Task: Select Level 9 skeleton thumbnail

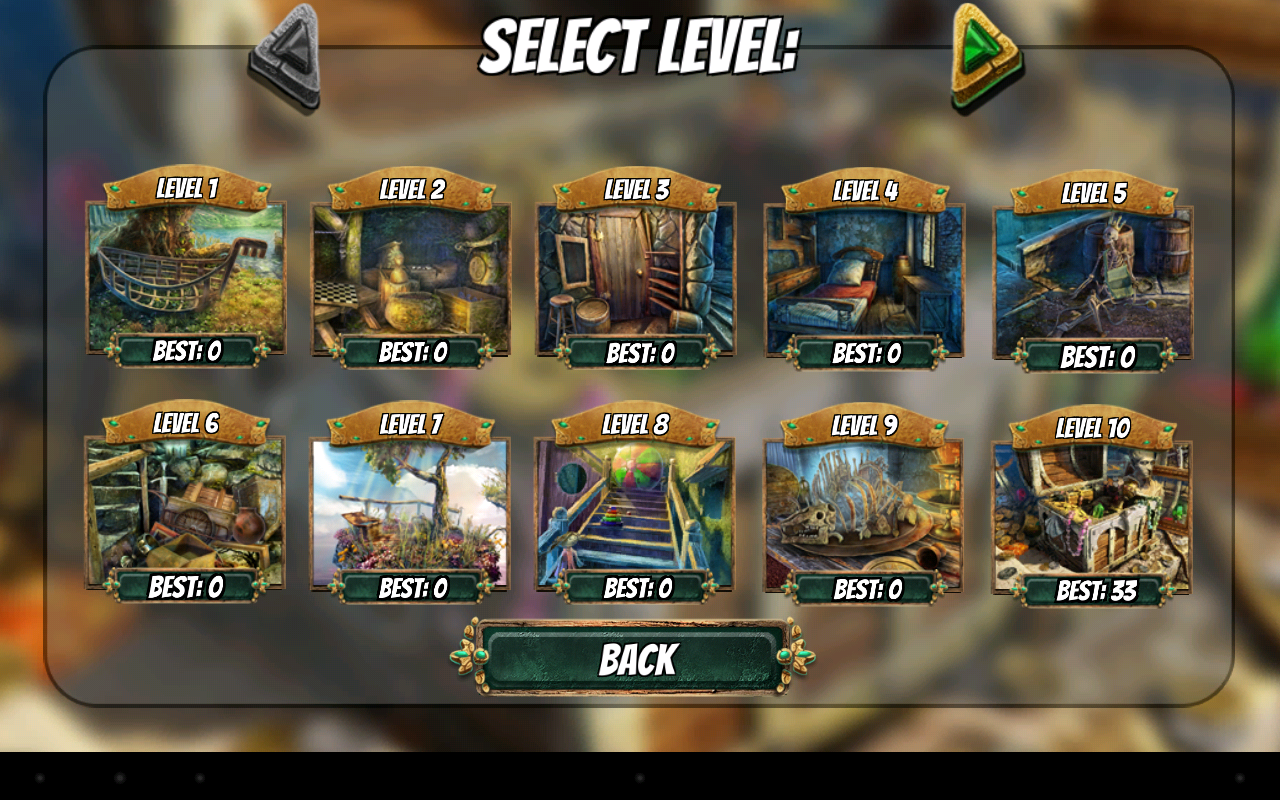Action: [863, 511]
